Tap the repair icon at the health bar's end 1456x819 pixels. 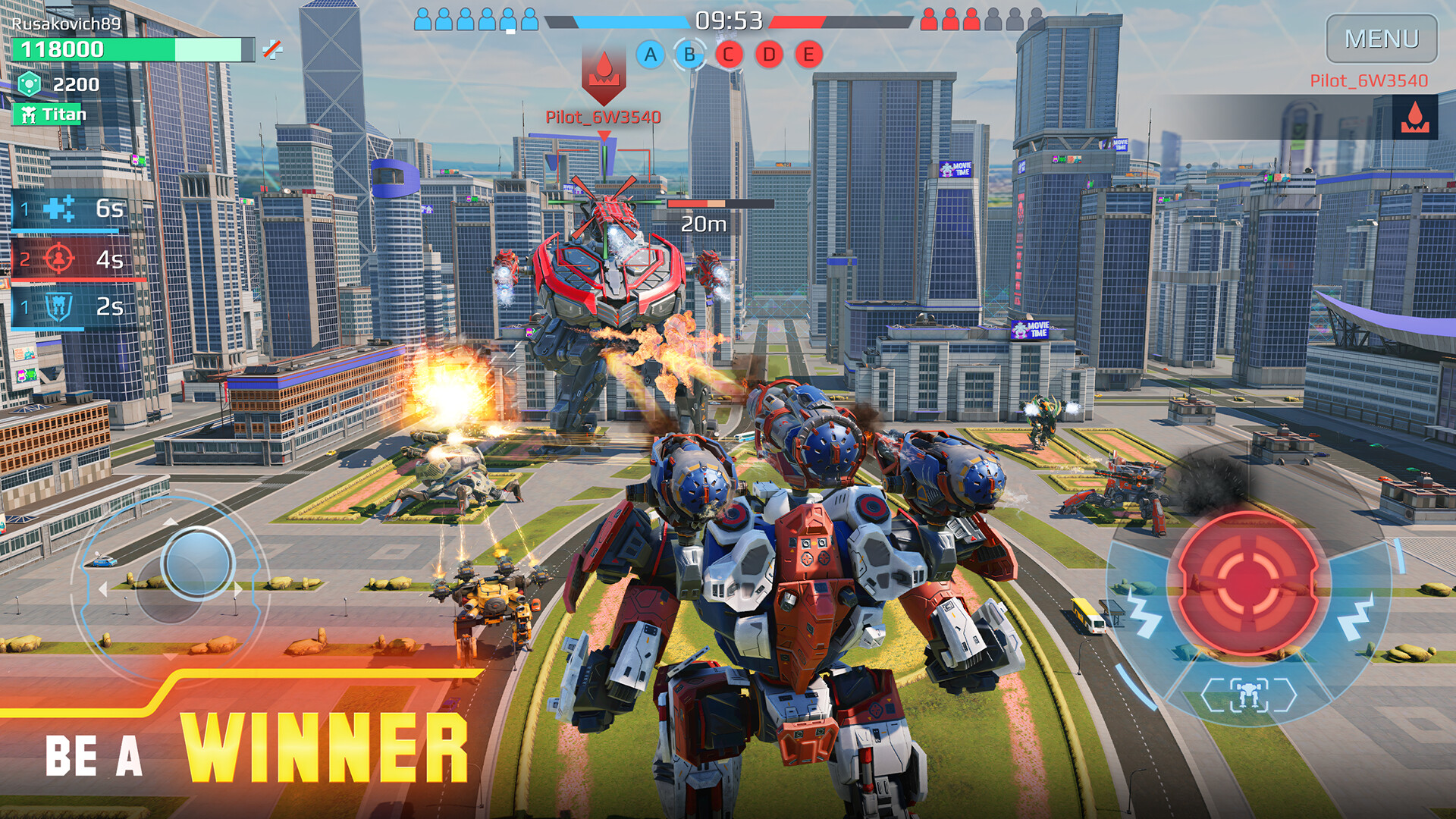pyautogui.click(x=271, y=49)
